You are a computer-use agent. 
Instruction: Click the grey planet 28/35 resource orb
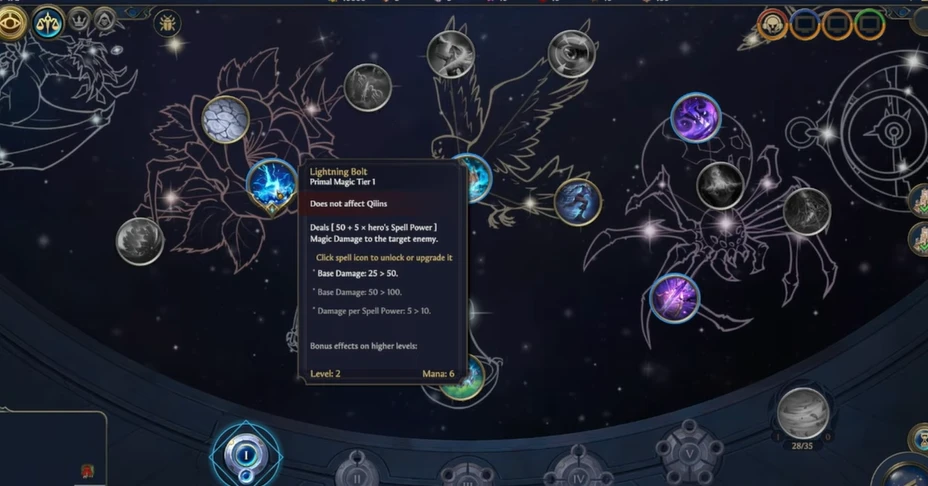pyautogui.click(x=802, y=413)
